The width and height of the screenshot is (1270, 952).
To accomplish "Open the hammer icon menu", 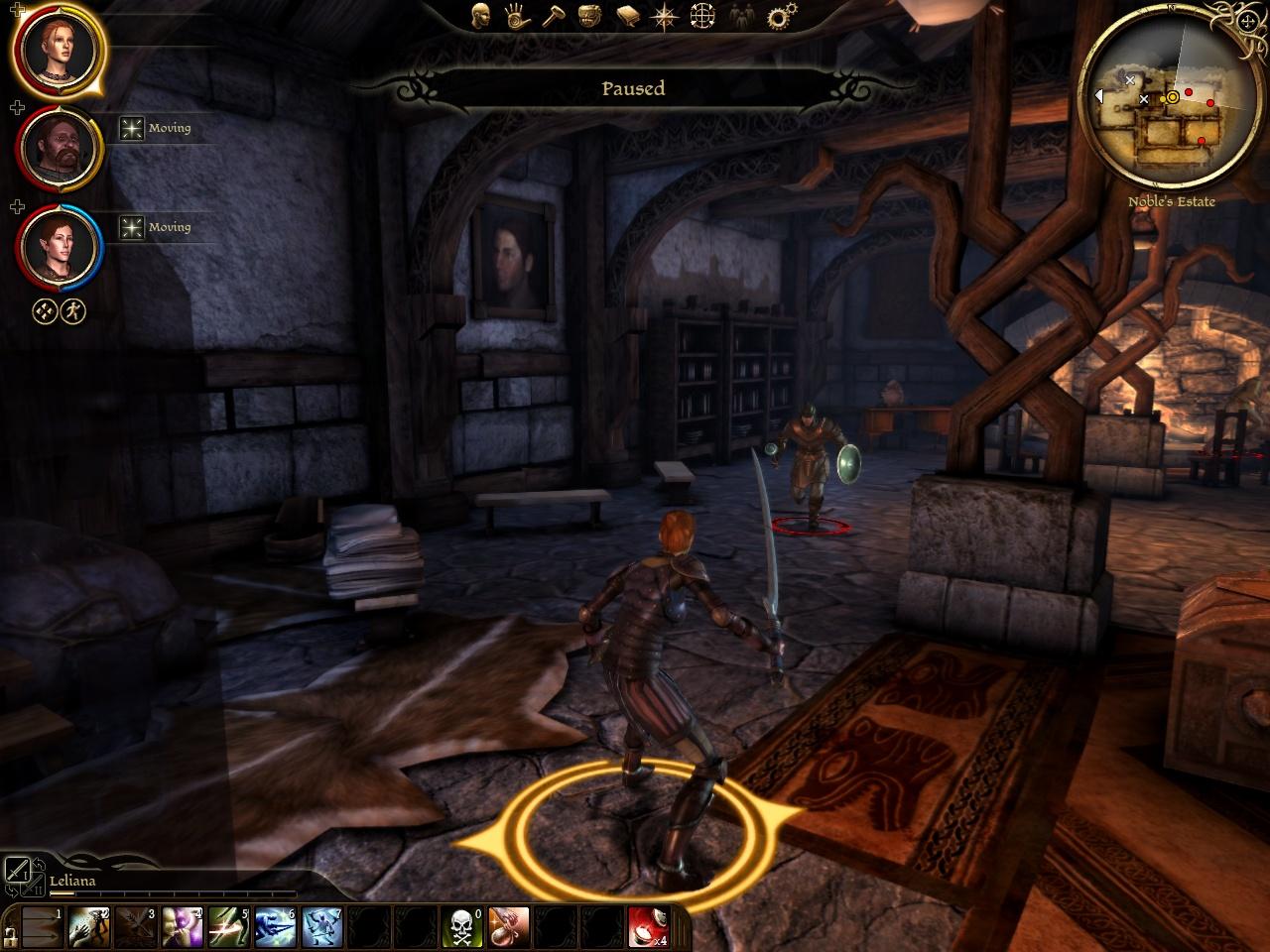I will (x=551, y=15).
